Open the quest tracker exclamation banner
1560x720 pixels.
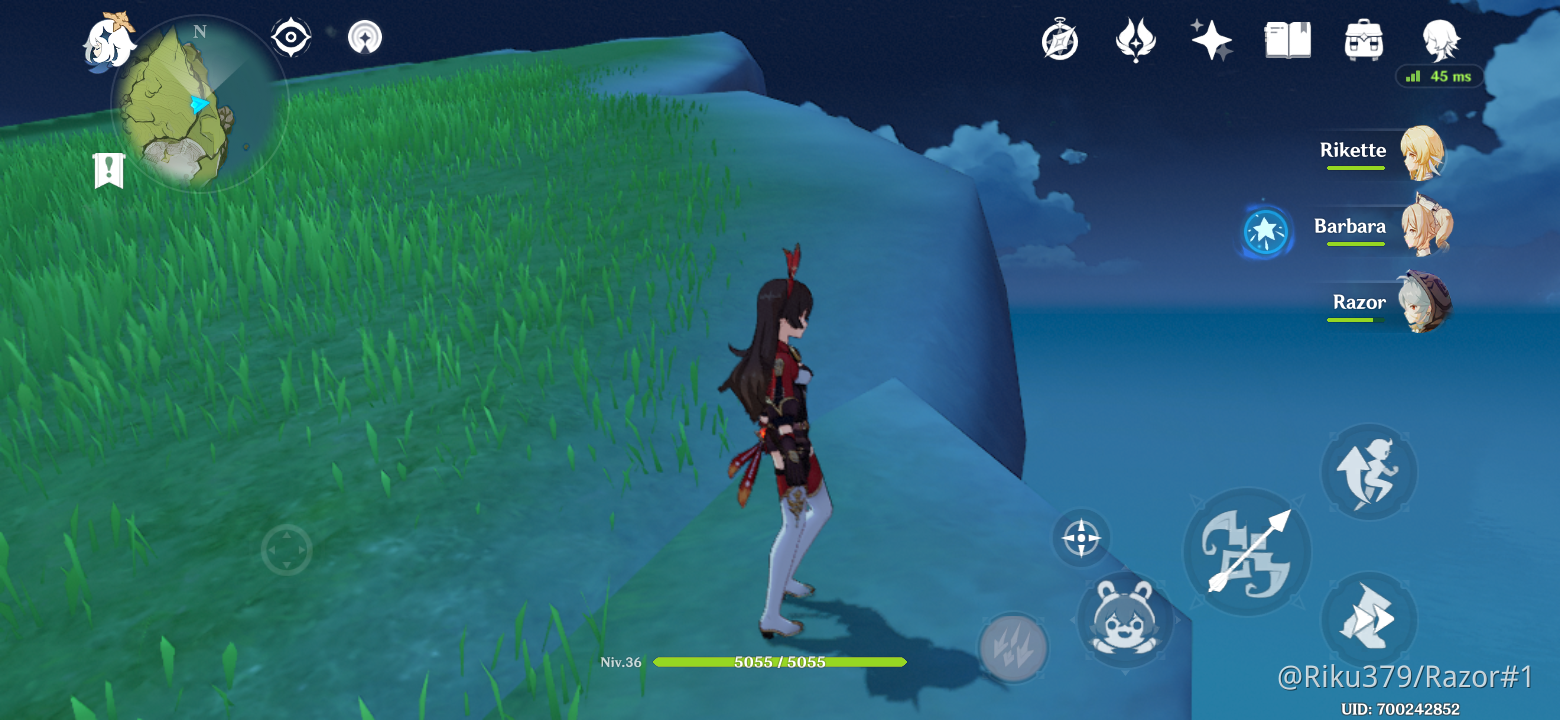[x=106, y=170]
